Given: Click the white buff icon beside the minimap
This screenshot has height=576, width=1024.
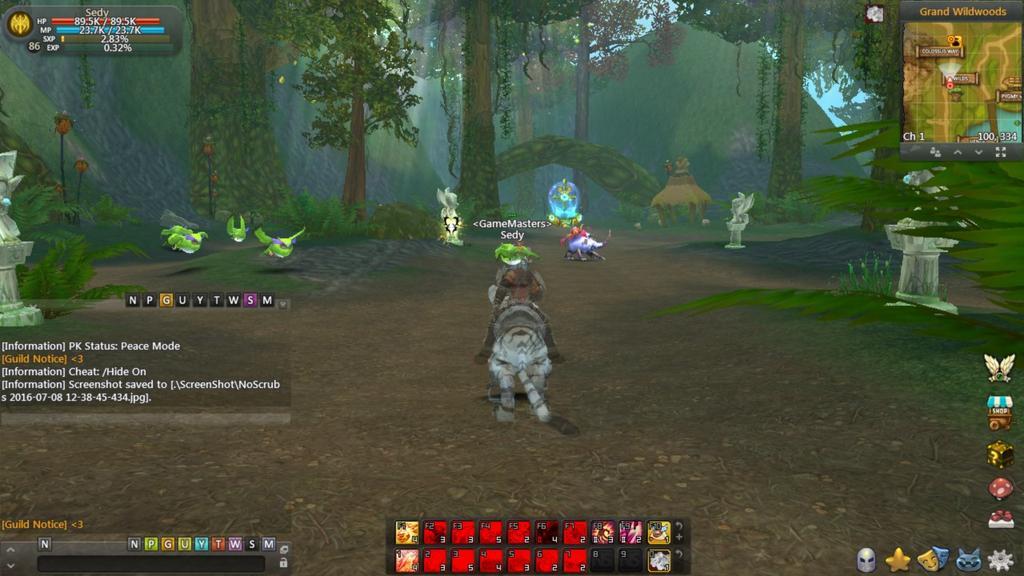Looking at the screenshot, I should point(875,13).
